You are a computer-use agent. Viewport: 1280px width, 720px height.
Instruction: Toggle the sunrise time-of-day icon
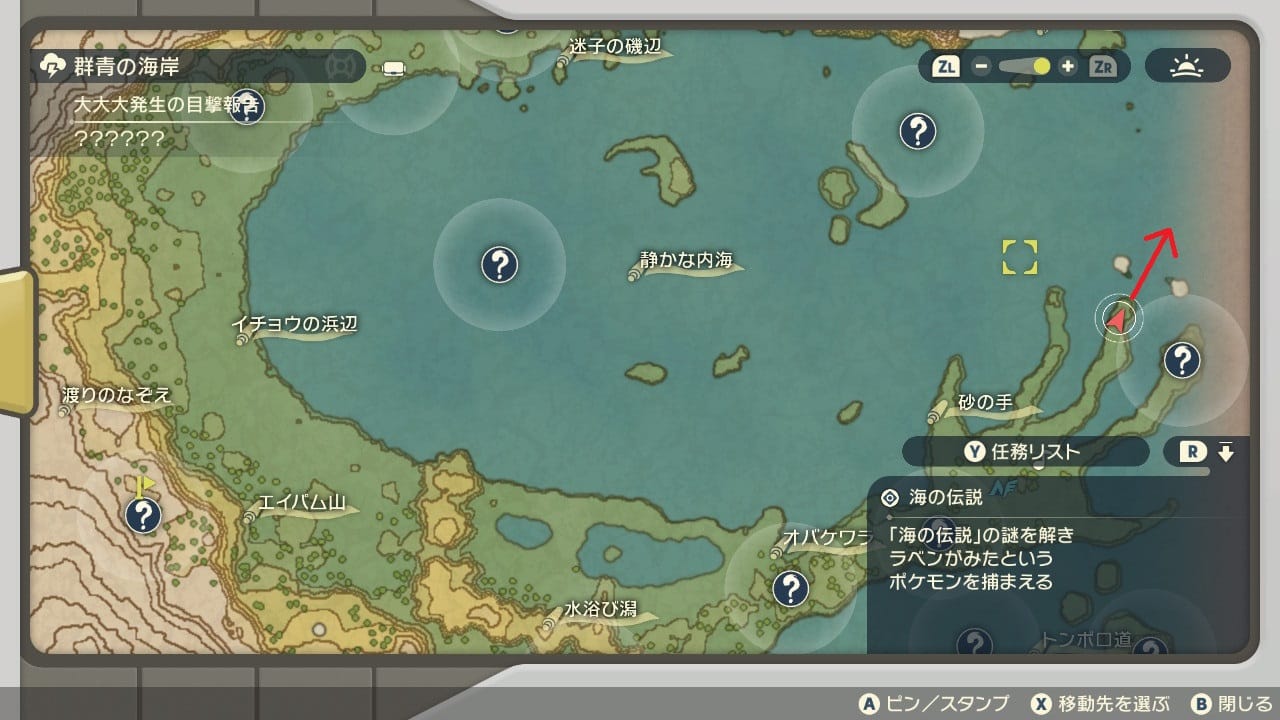pos(1187,67)
